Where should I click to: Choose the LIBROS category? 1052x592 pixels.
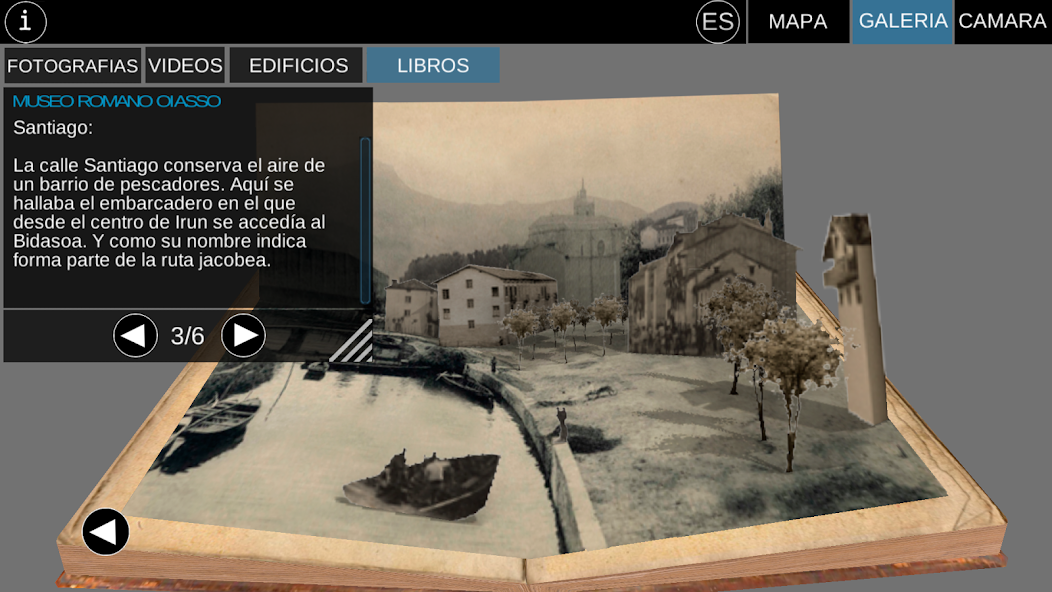[x=433, y=66]
